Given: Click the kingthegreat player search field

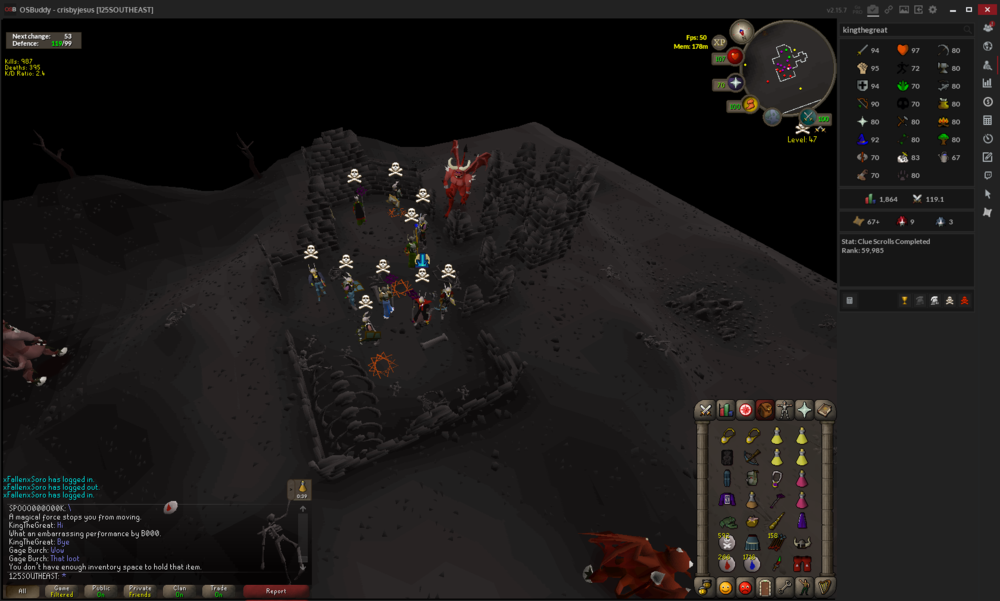Looking at the screenshot, I should [x=900, y=30].
